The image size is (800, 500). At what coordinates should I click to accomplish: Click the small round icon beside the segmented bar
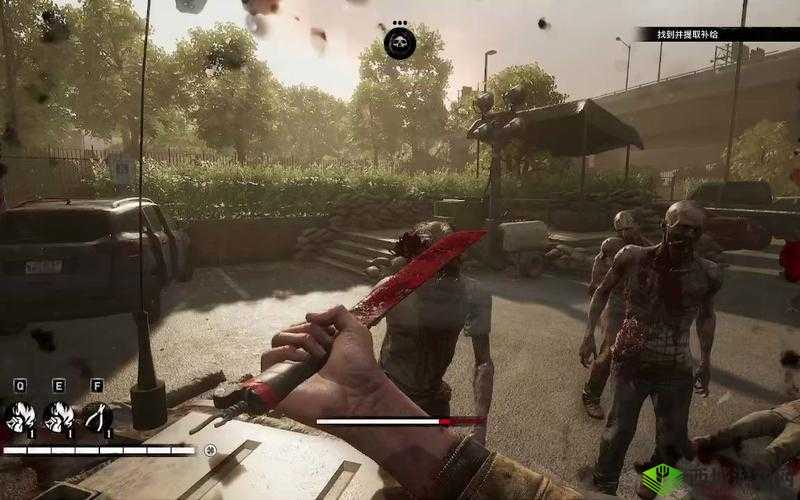pyautogui.click(x=211, y=450)
